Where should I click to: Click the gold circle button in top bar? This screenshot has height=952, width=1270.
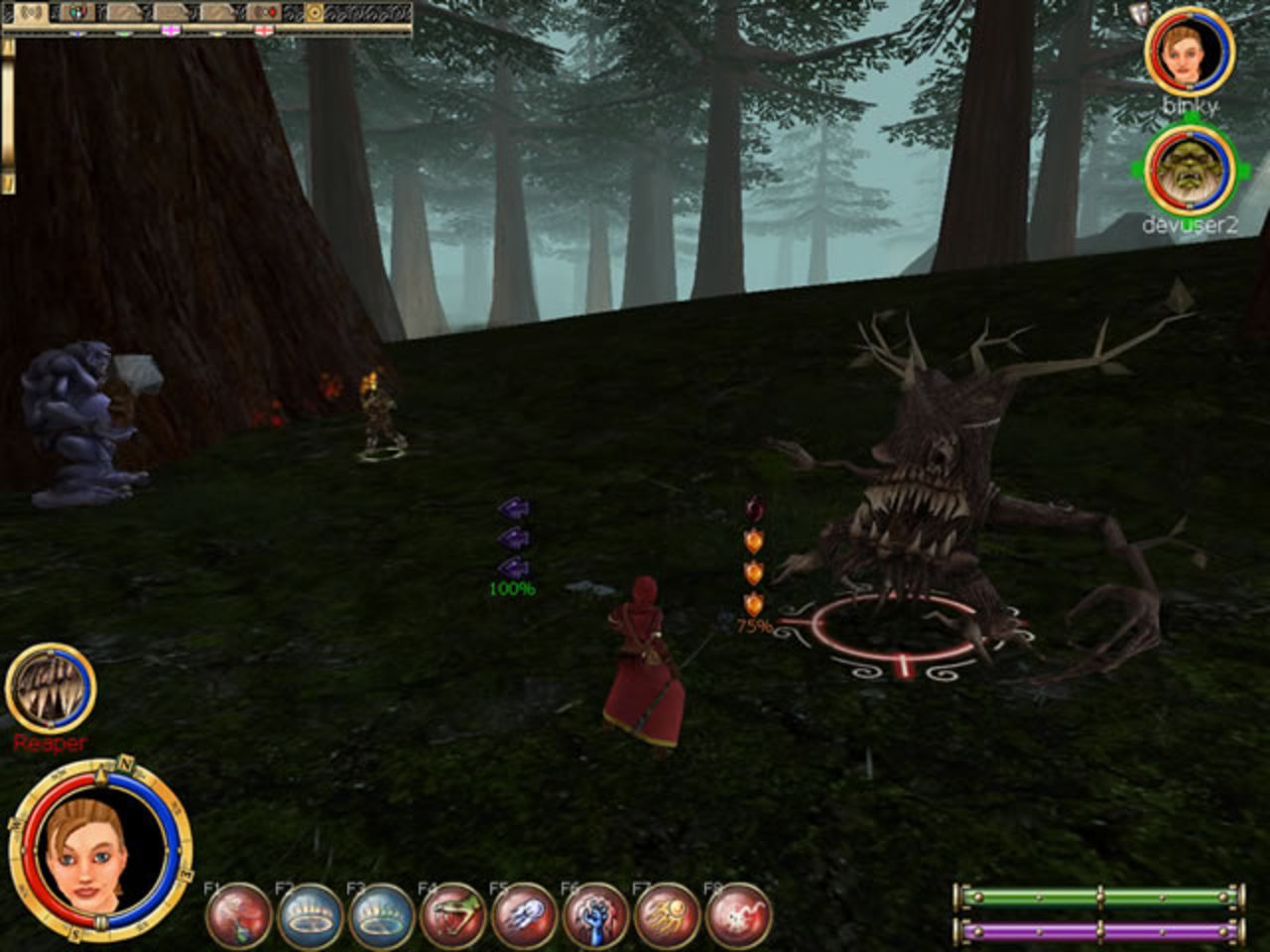[314, 12]
